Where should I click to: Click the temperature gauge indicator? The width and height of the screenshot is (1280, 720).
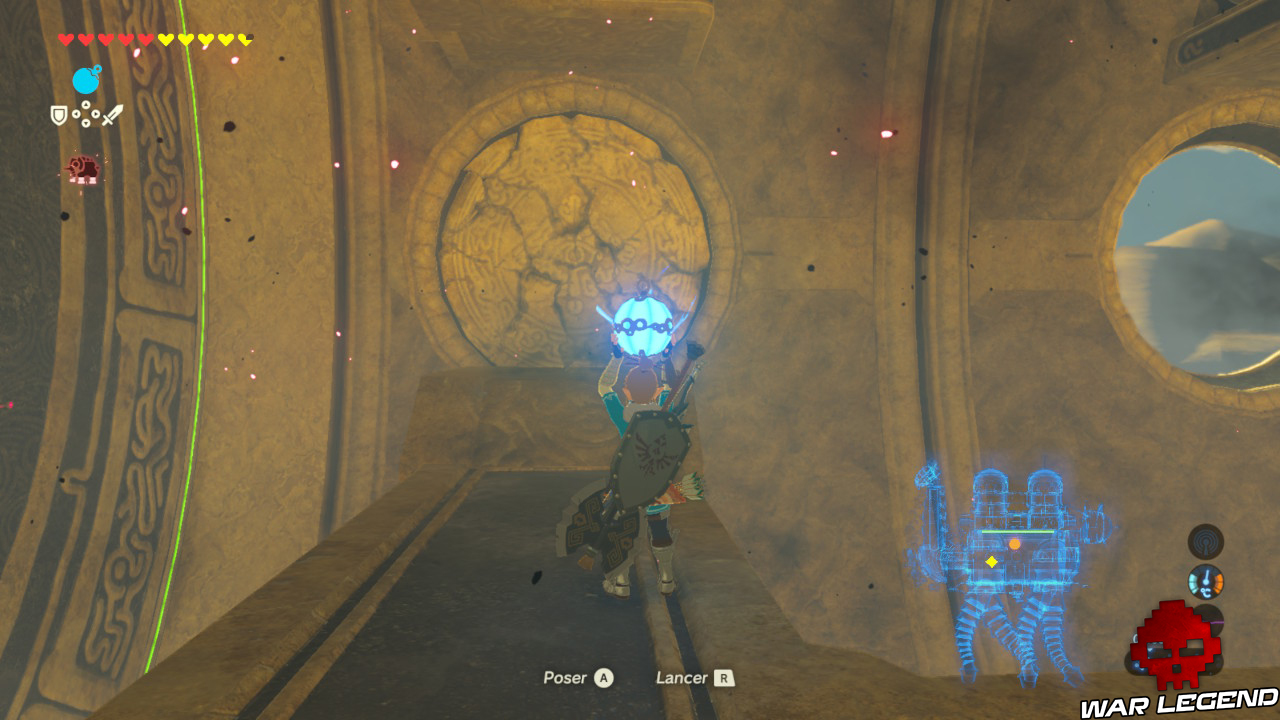point(1206,581)
